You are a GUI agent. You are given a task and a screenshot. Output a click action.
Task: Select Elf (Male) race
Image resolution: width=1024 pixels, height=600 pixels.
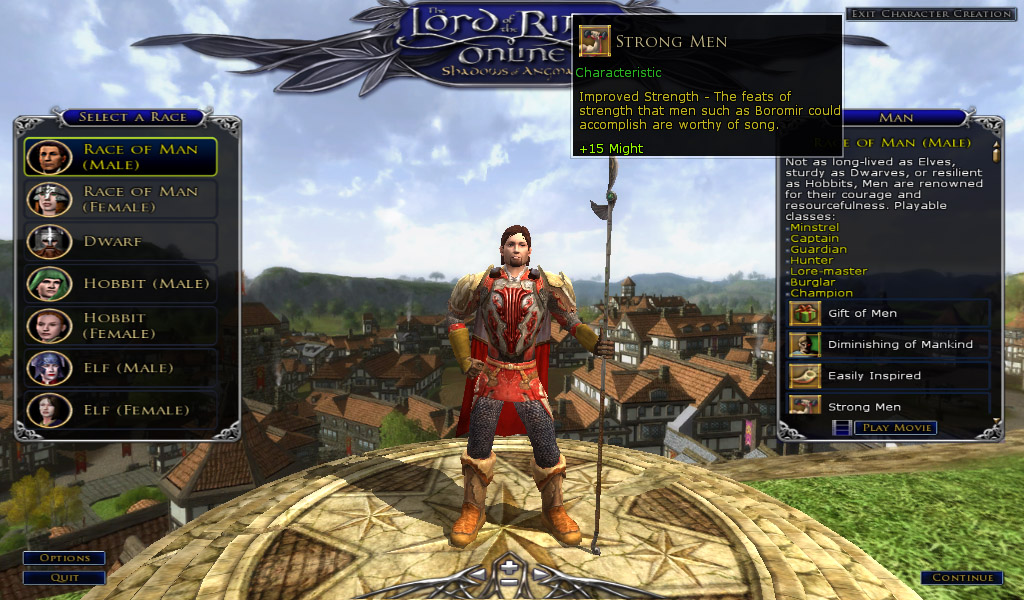[x=130, y=368]
